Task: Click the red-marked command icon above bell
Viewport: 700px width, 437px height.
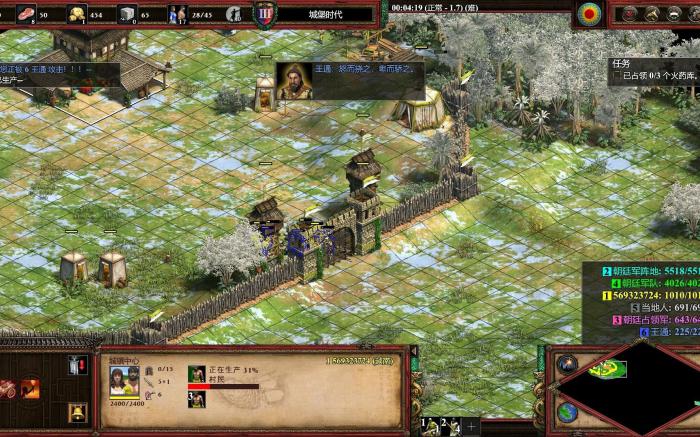Action: pyautogui.click(x=77, y=366)
